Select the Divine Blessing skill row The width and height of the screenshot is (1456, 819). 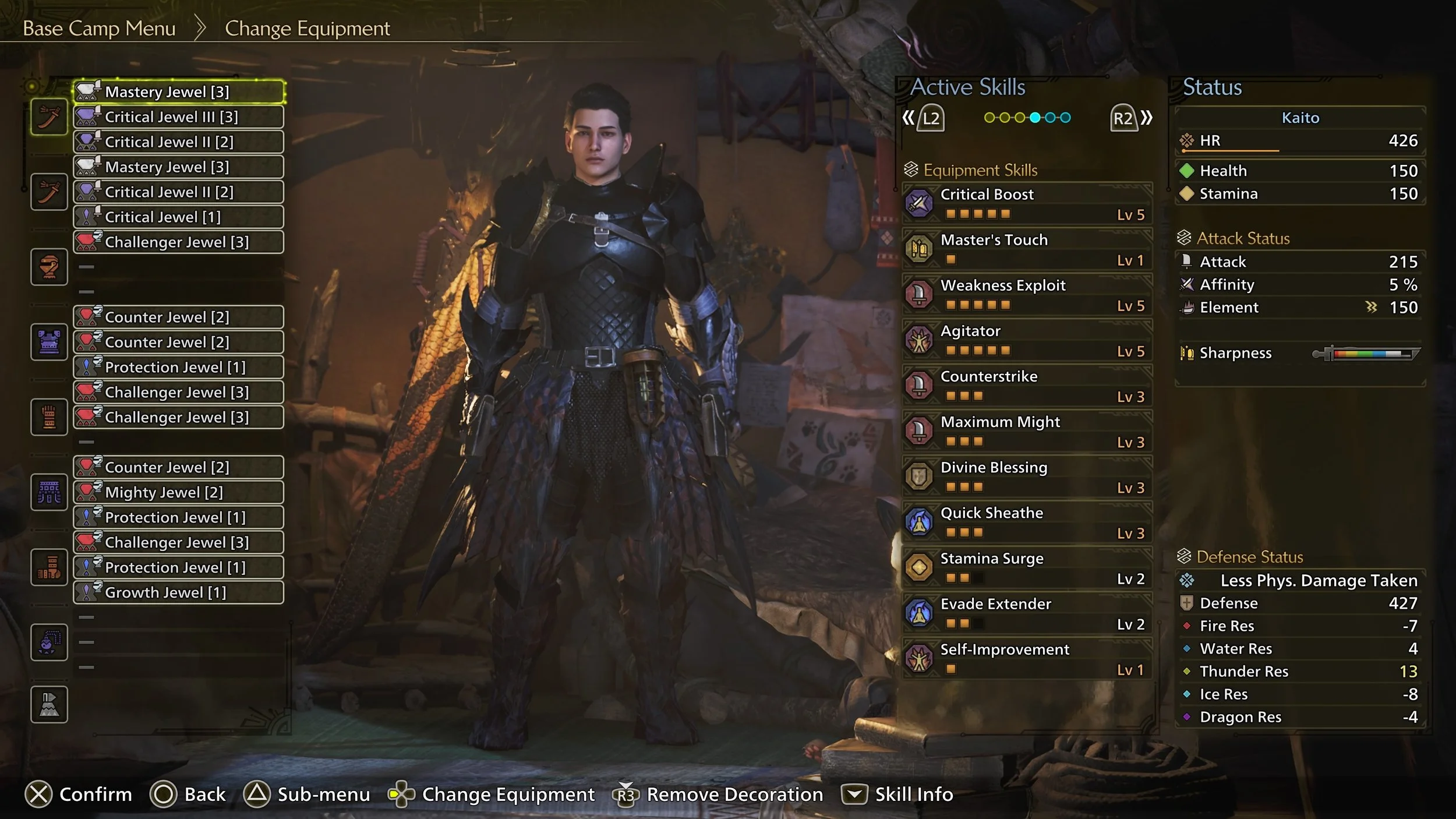point(1027,476)
